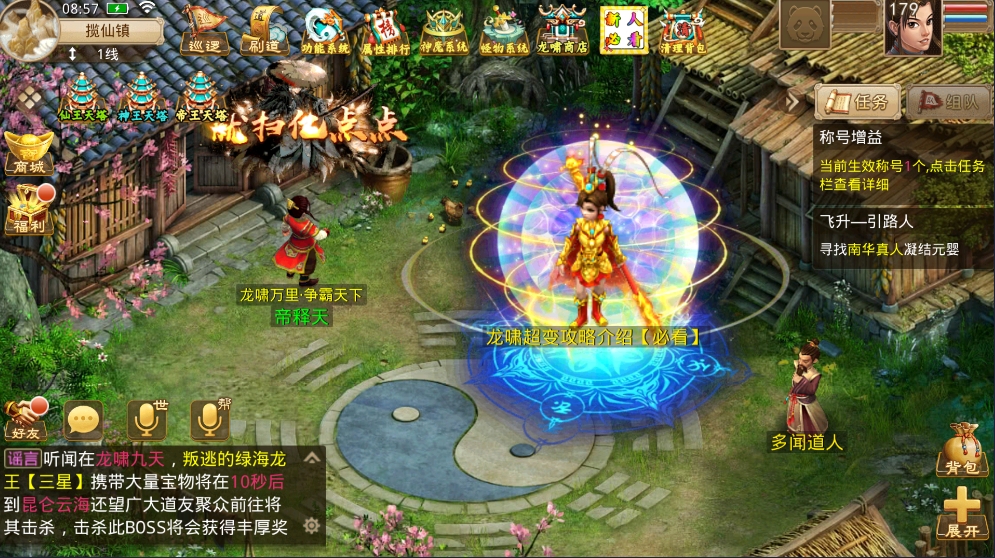995x558 pixels.
Task: Open the 背包 bag
Action: pyautogui.click(x=961, y=452)
